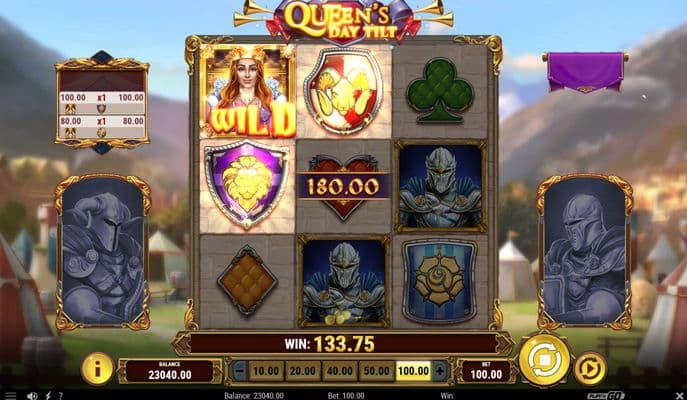Activate the auto-play button
687x400 pixels.
(591, 368)
